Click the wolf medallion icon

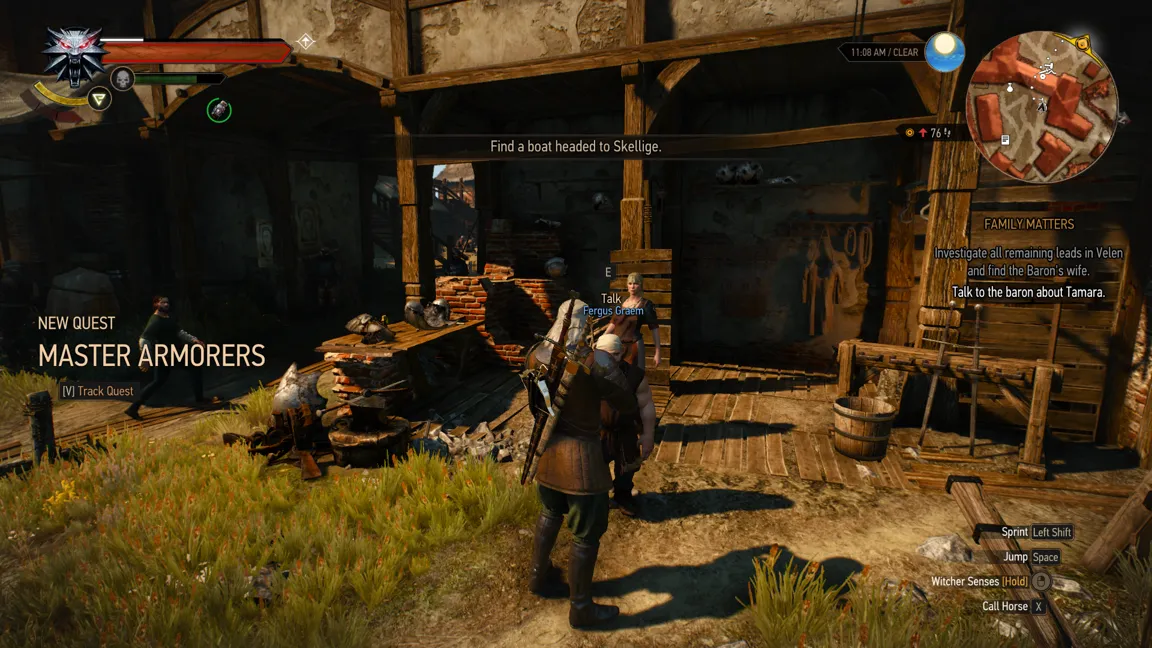(70, 57)
